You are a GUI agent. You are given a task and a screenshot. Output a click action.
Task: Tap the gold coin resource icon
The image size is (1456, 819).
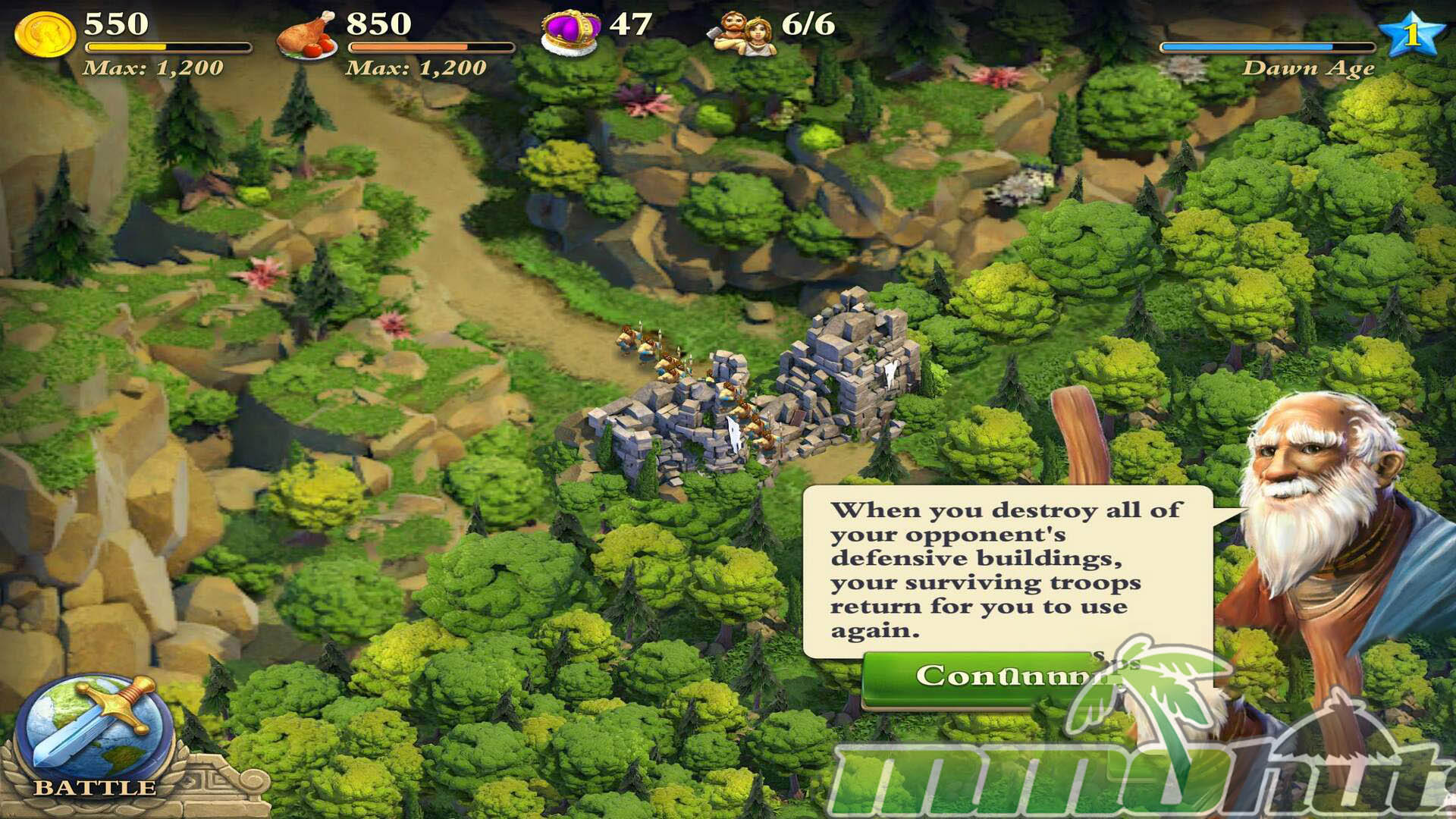(x=45, y=34)
